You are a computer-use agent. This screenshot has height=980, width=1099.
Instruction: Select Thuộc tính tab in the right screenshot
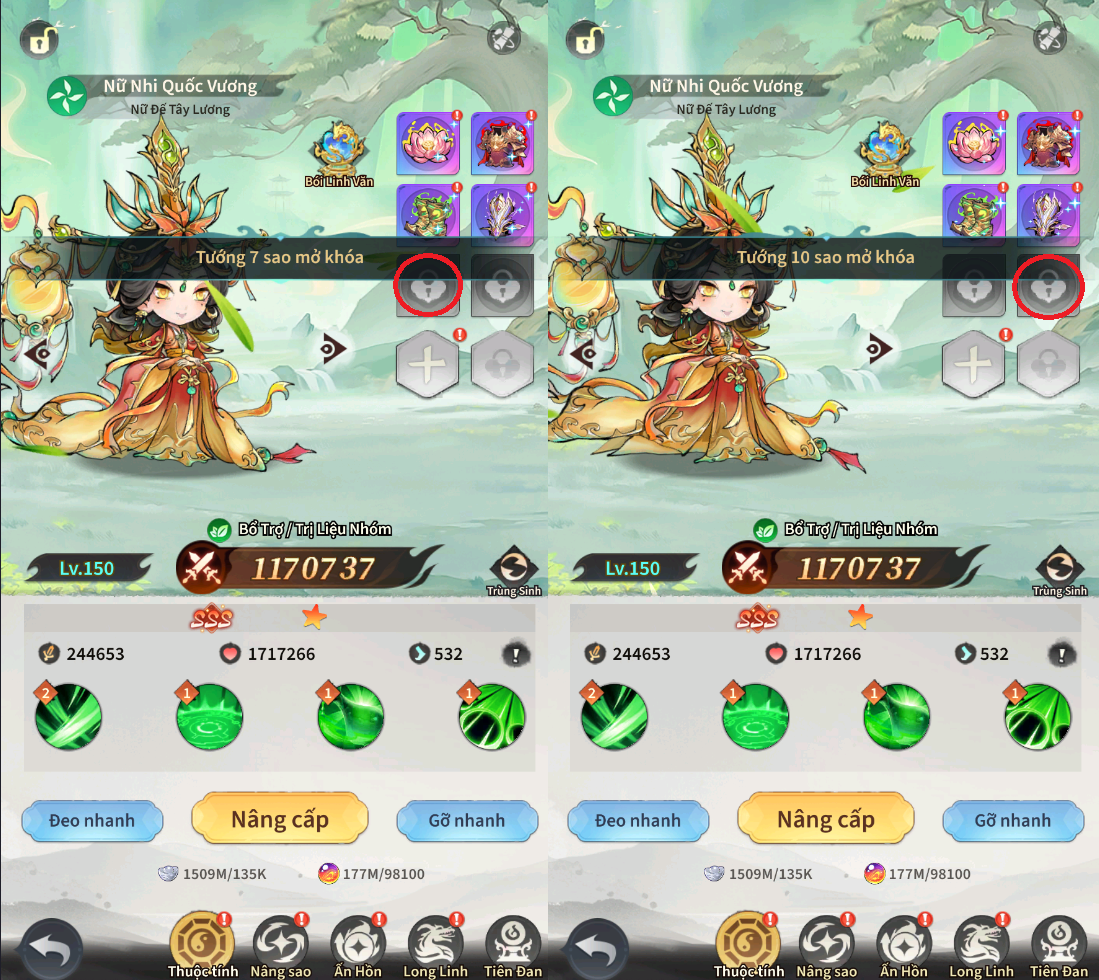pyautogui.click(x=747, y=947)
